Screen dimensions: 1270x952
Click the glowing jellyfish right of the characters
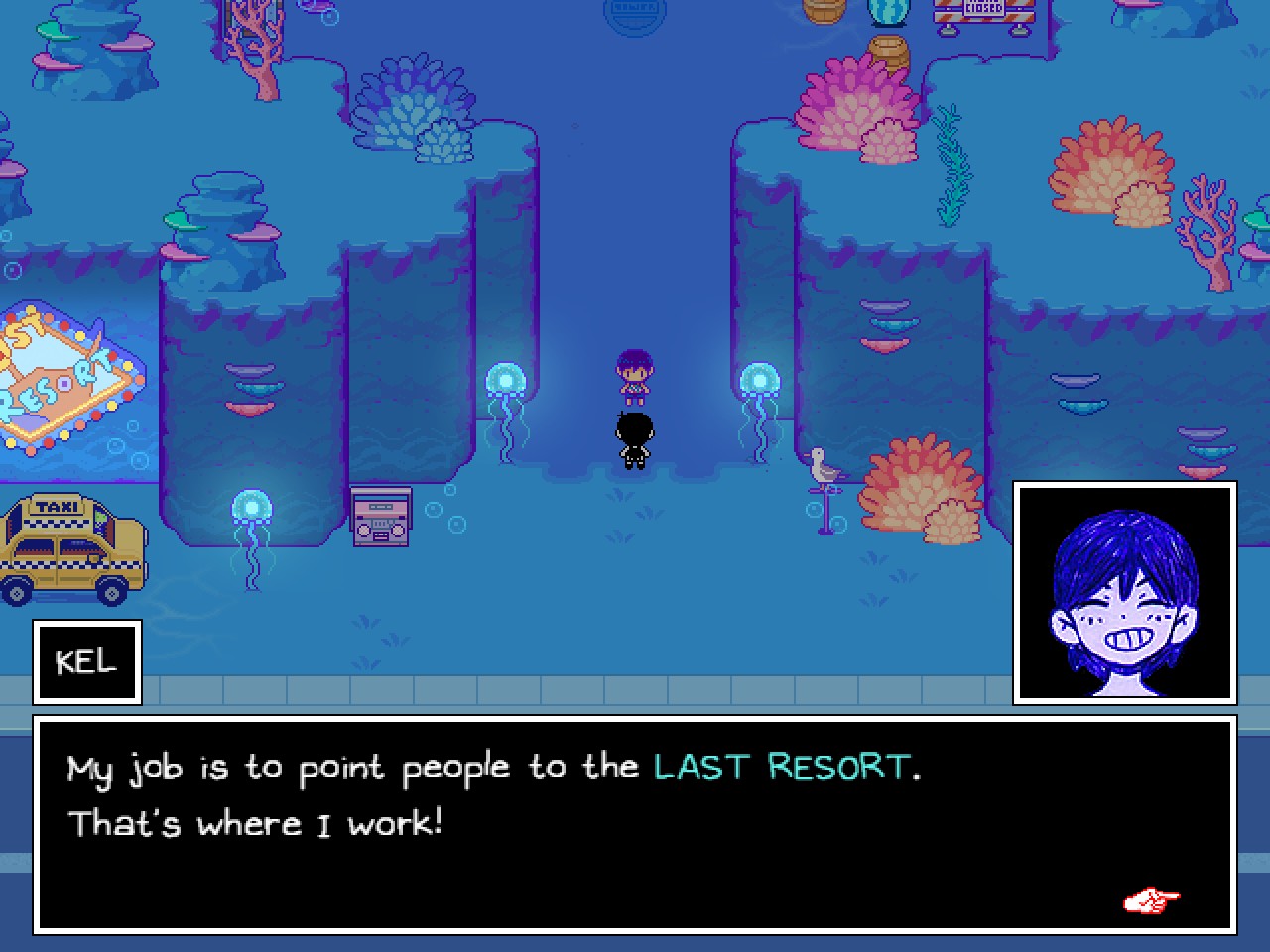pyautogui.click(x=758, y=382)
